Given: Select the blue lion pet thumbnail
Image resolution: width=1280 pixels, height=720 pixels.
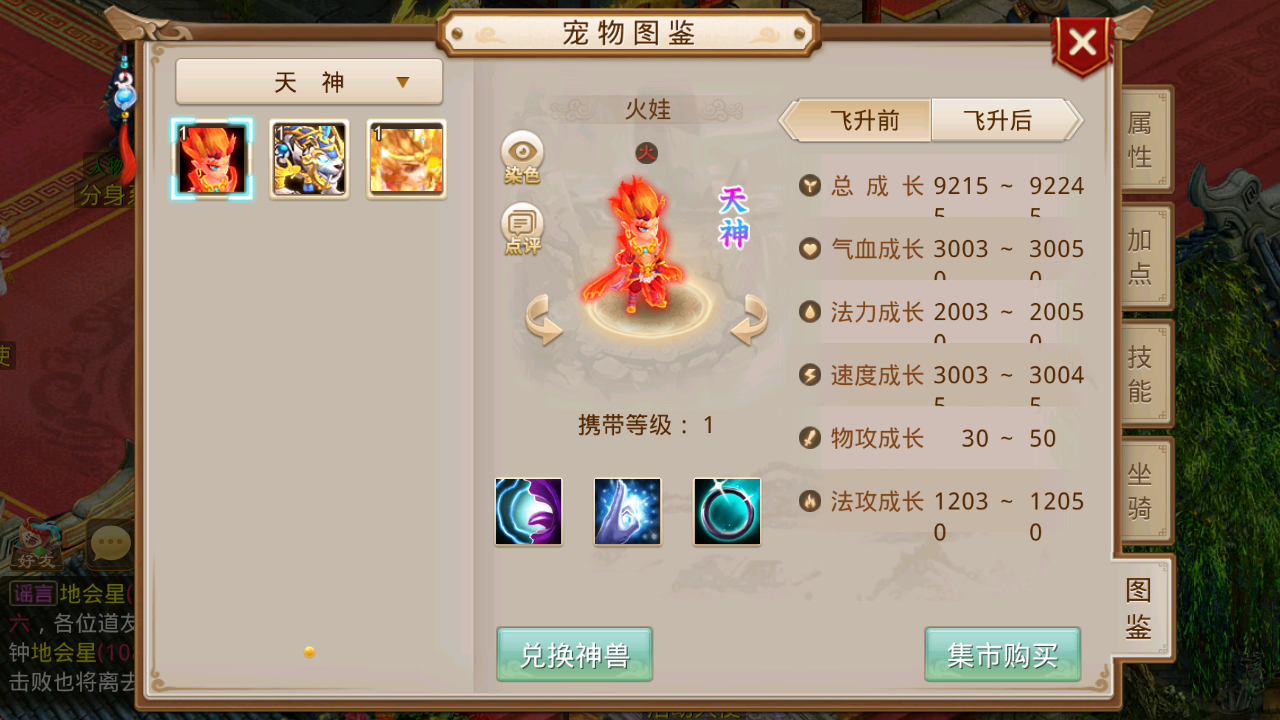Looking at the screenshot, I should (309, 158).
